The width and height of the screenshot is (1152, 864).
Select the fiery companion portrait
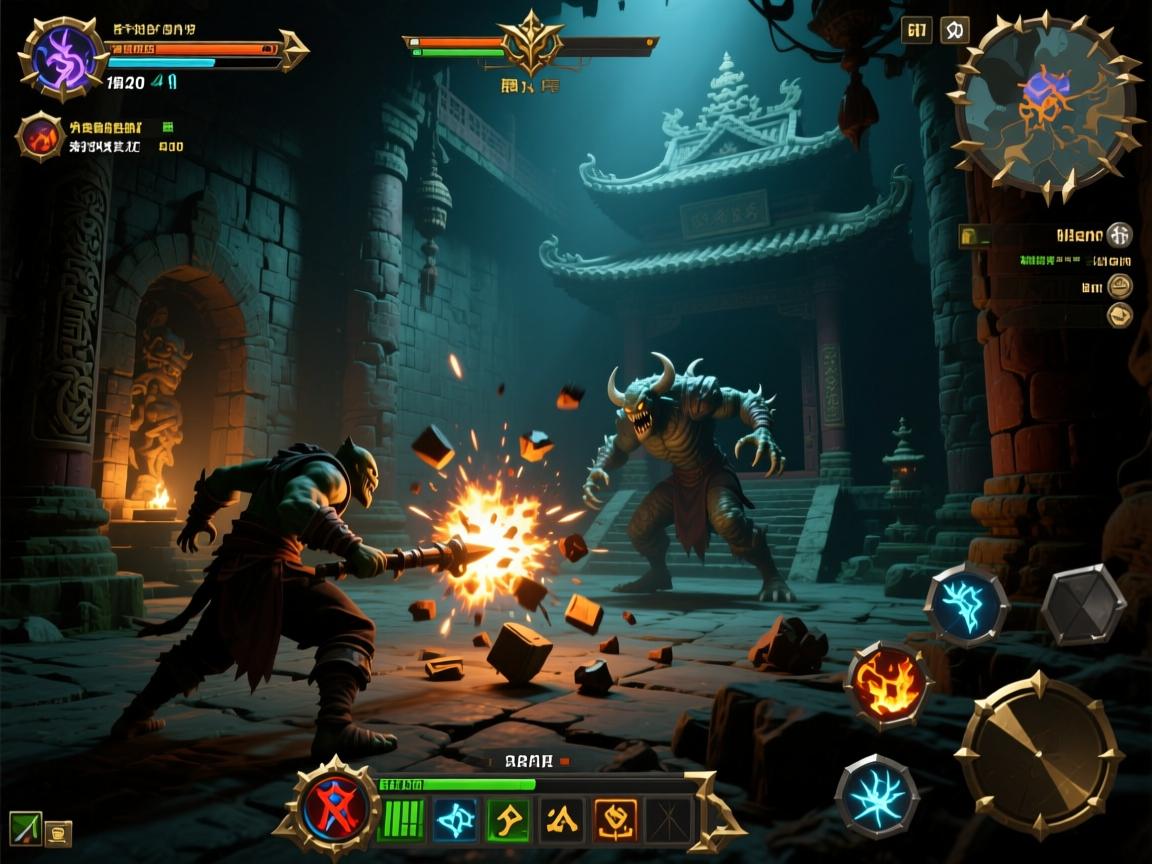click(x=41, y=136)
